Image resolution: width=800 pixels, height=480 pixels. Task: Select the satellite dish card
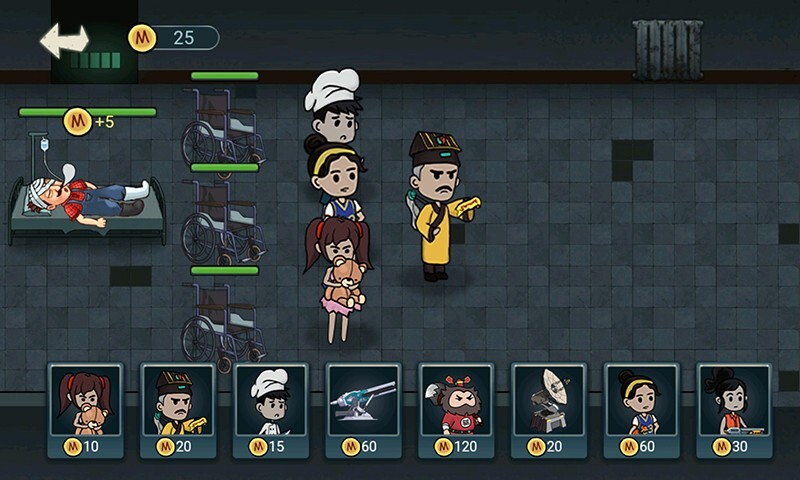(x=548, y=409)
